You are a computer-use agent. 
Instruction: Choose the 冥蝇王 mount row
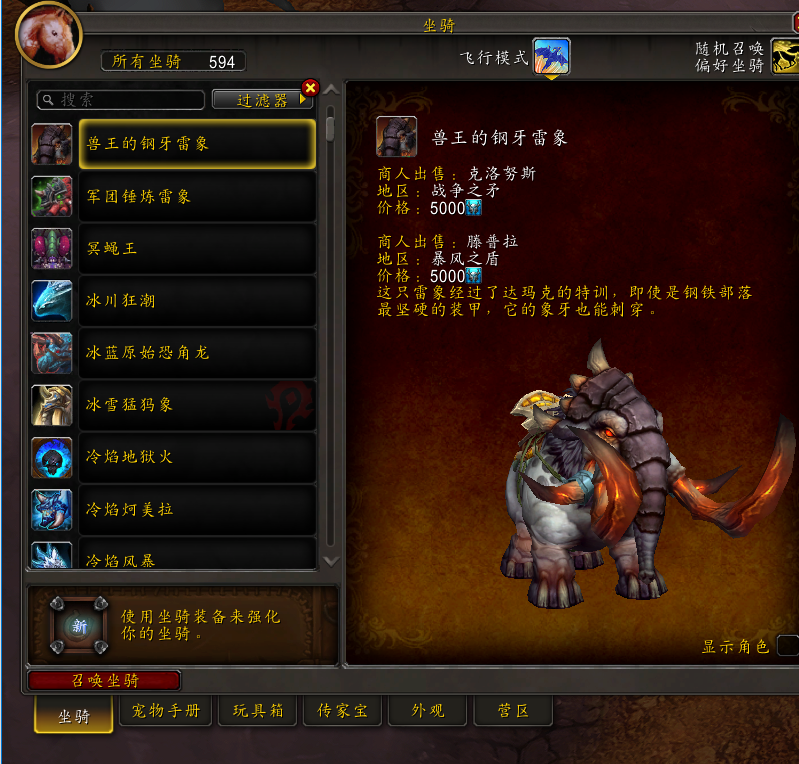click(196, 248)
